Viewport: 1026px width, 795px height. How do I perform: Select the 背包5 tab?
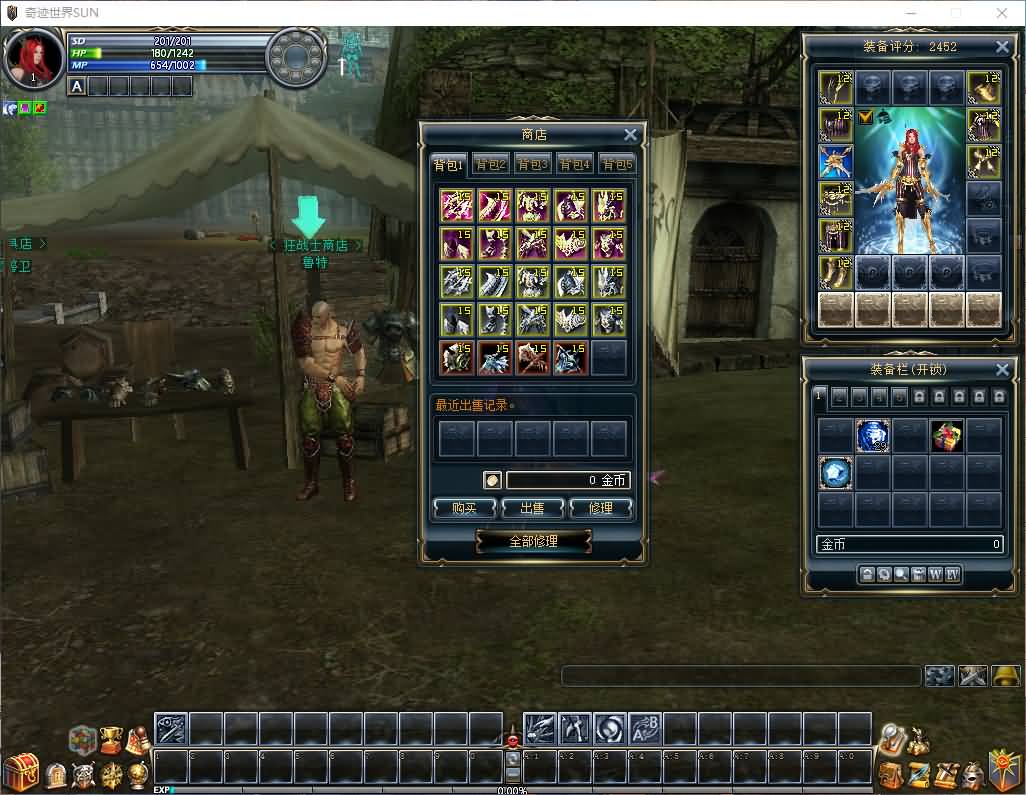coord(617,165)
